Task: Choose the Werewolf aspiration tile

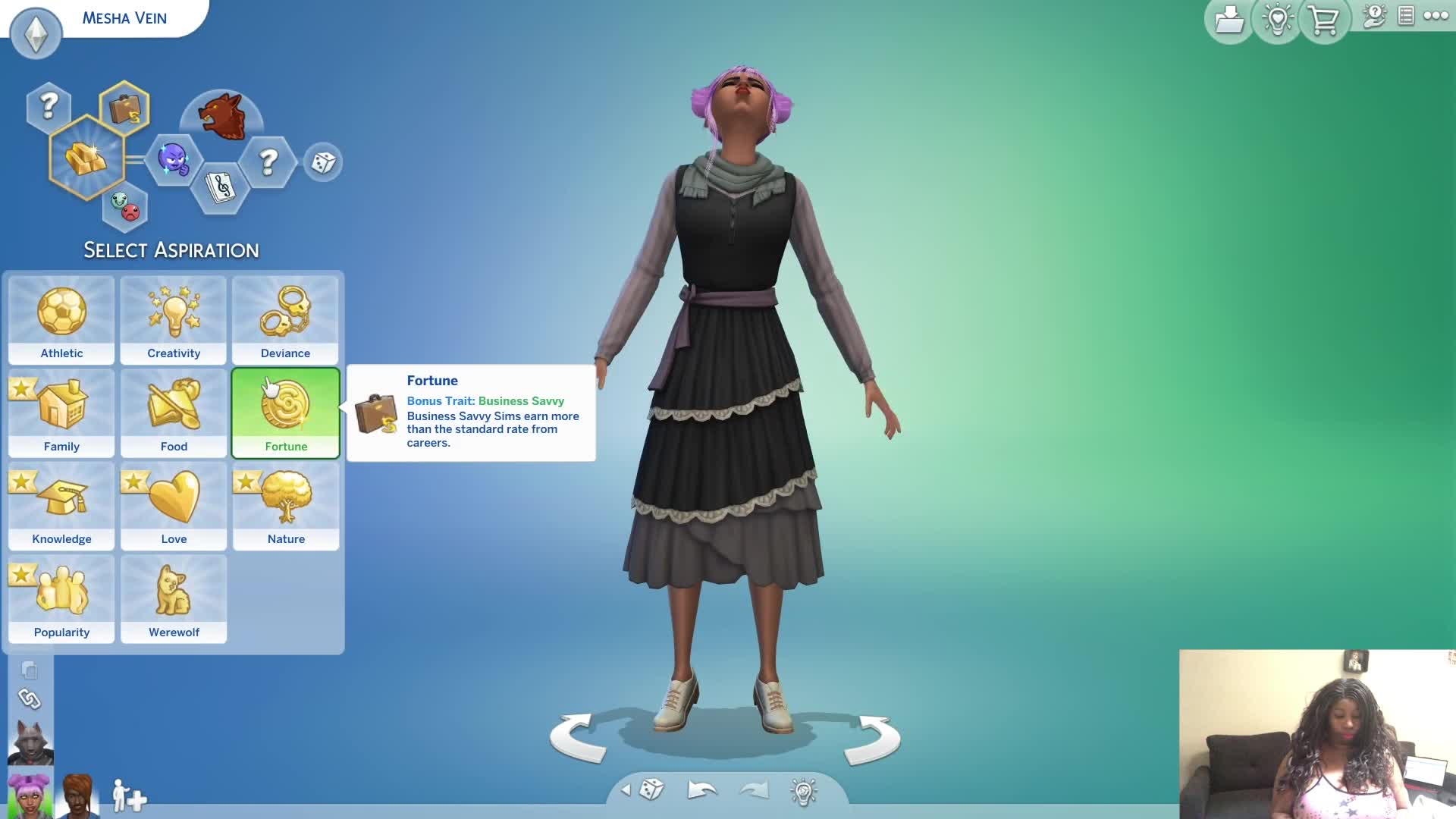Action: pos(173,599)
